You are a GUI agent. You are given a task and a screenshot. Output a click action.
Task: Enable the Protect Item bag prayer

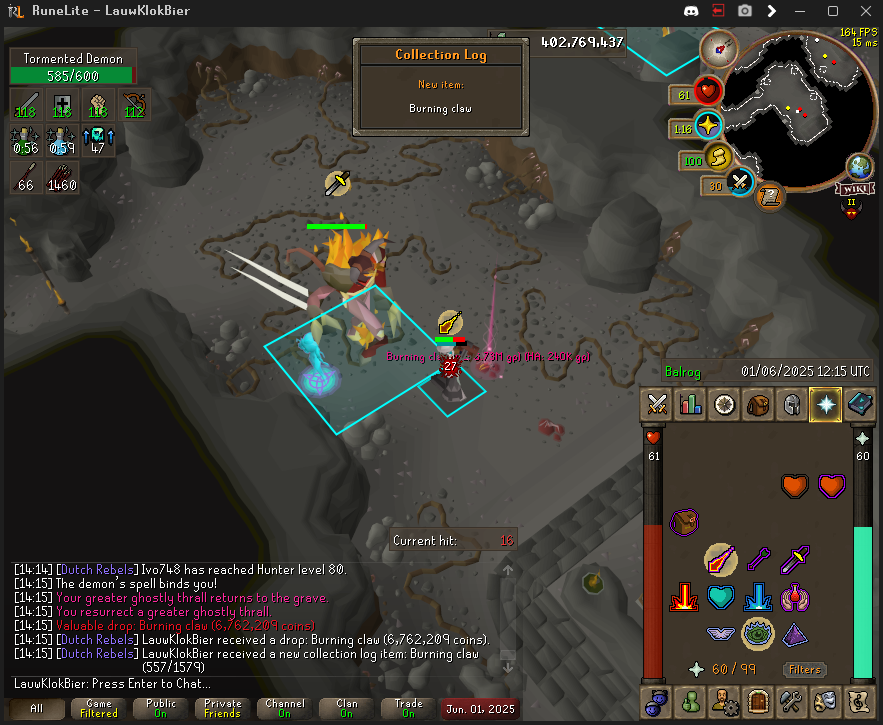coord(684,522)
